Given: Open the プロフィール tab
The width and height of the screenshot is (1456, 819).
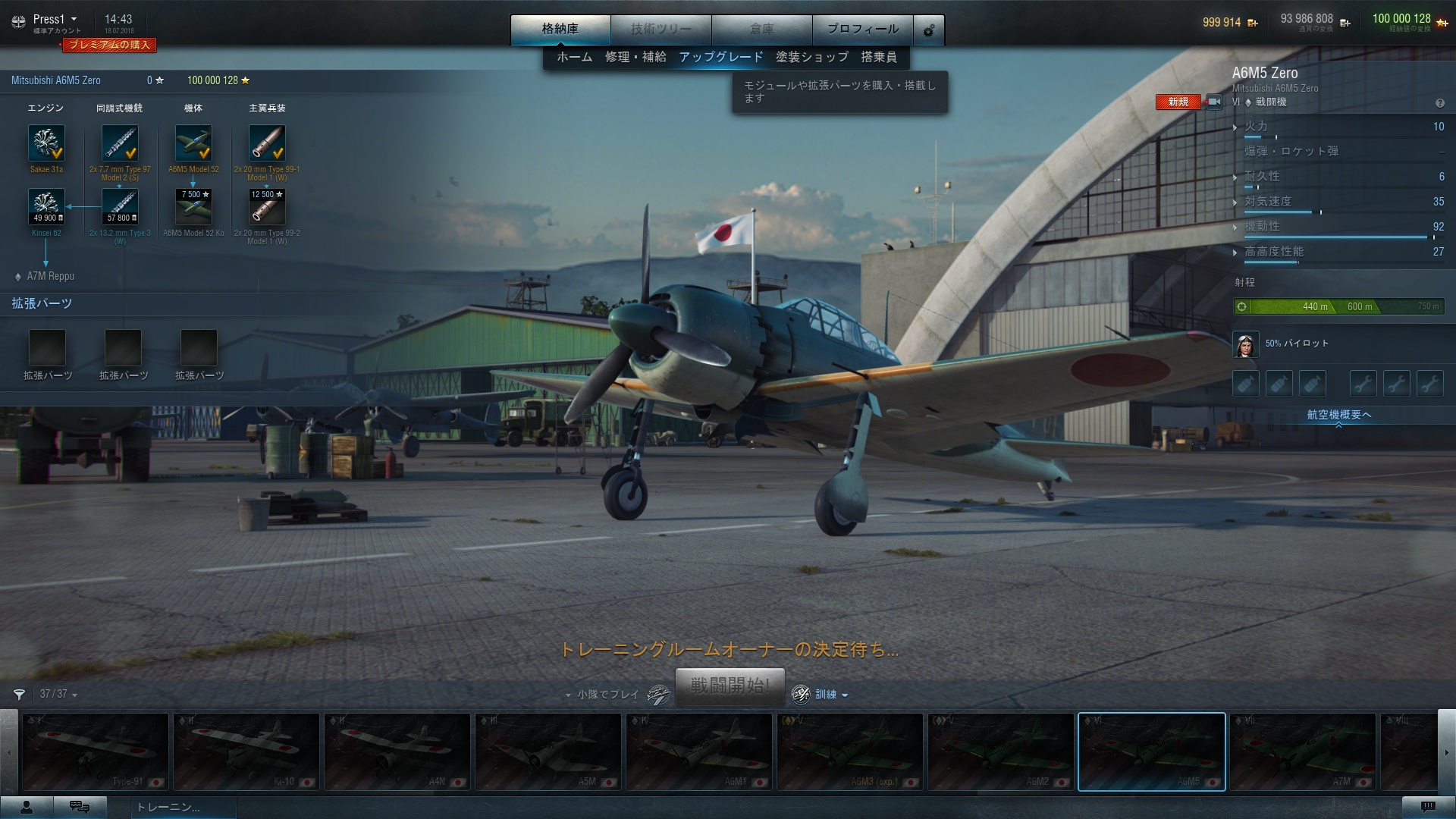Looking at the screenshot, I should tap(862, 29).
